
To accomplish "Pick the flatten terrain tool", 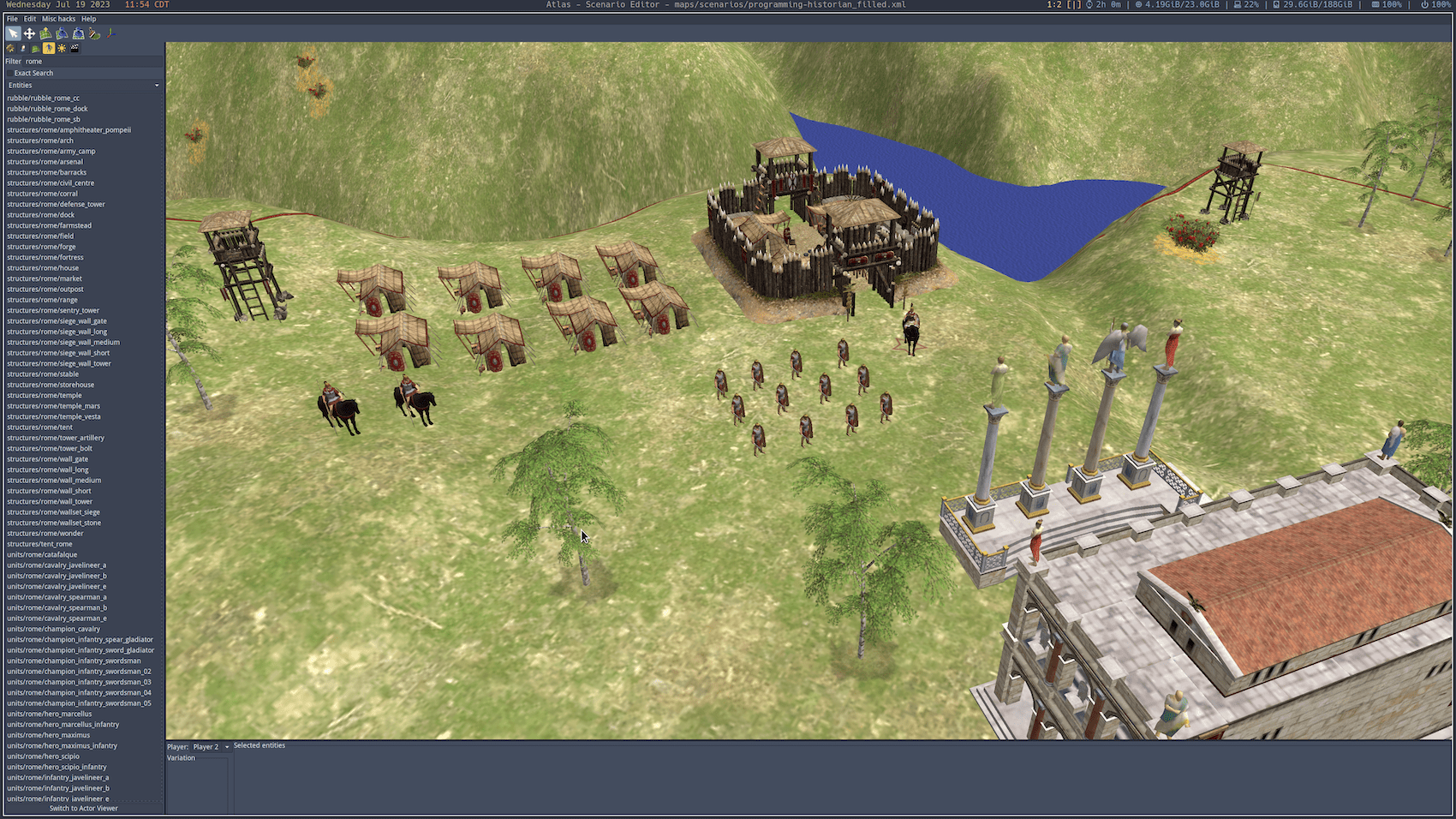I will click(x=78, y=33).
